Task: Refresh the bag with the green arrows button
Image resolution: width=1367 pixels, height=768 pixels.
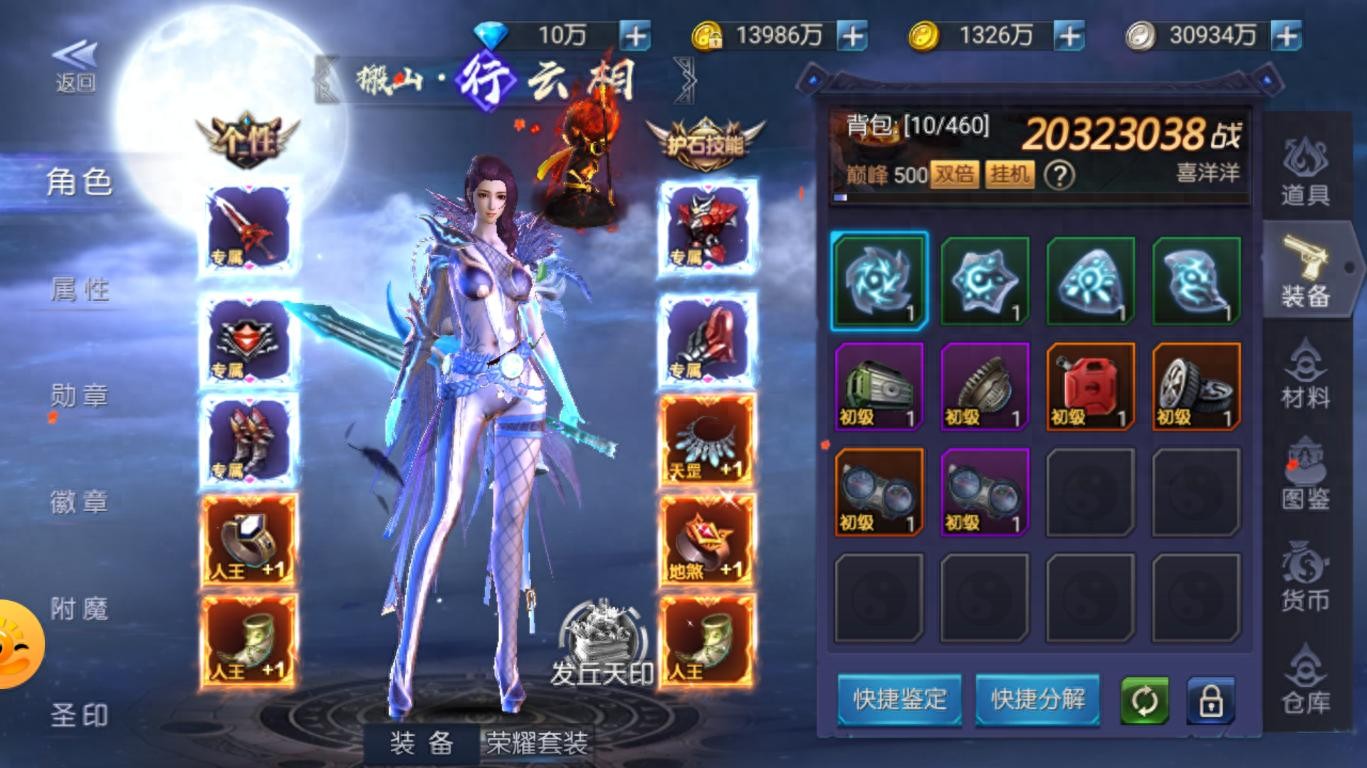Action: point(1144,700)
